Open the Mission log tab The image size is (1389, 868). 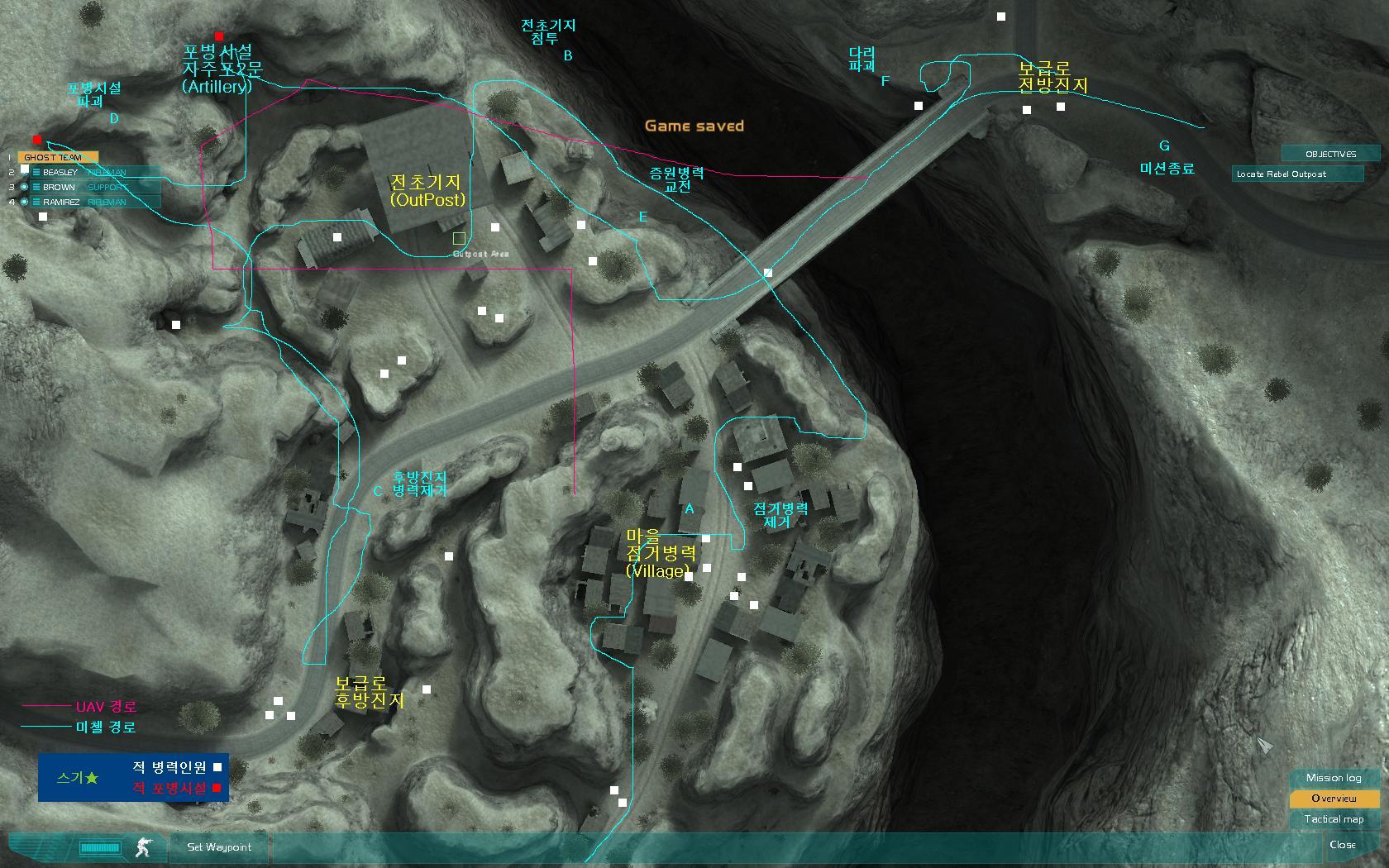click(x=1333, y=777)
